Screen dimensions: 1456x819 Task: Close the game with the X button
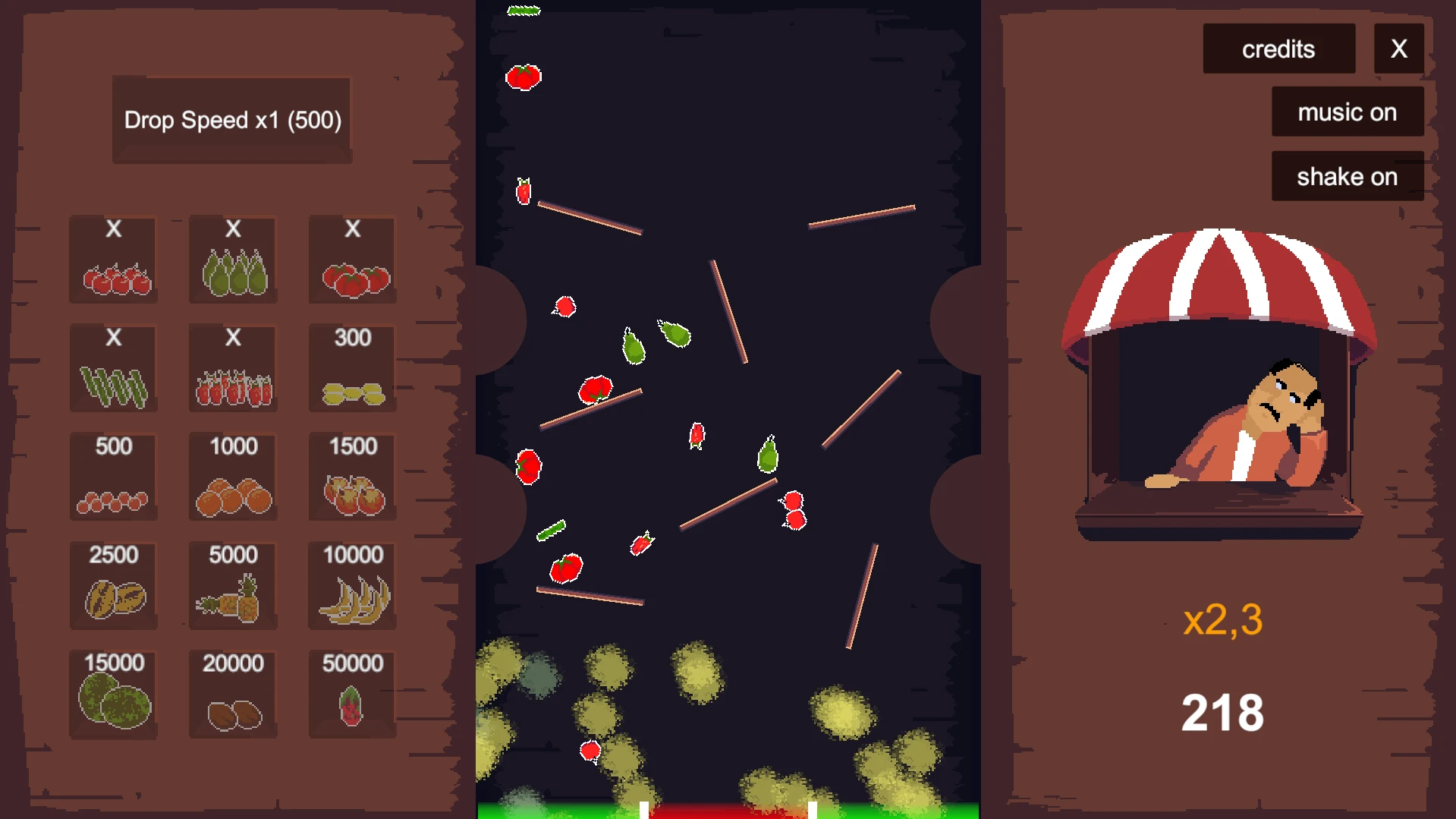1398,49
